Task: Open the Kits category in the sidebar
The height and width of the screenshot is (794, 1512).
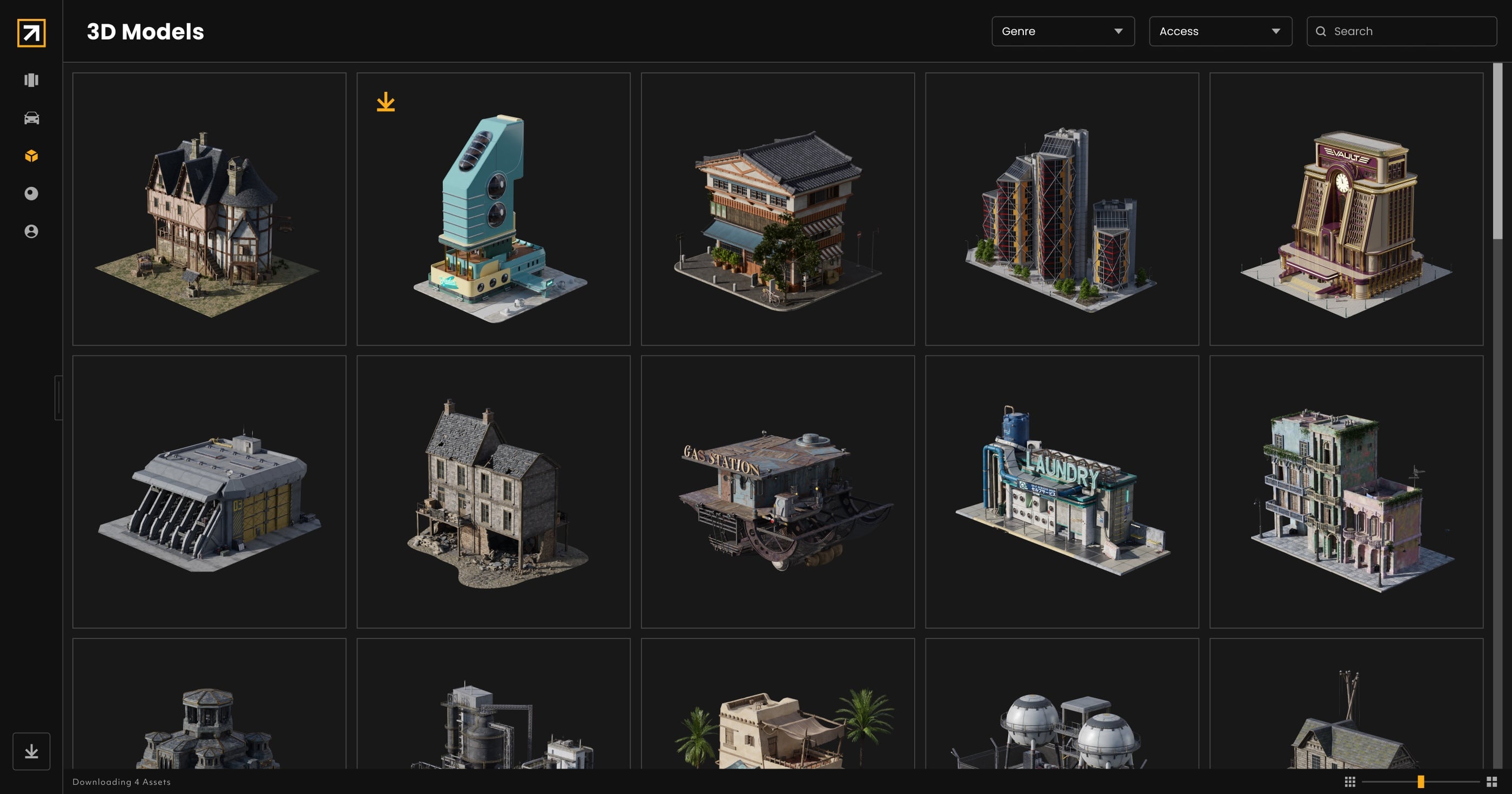Action: (31, 80)
